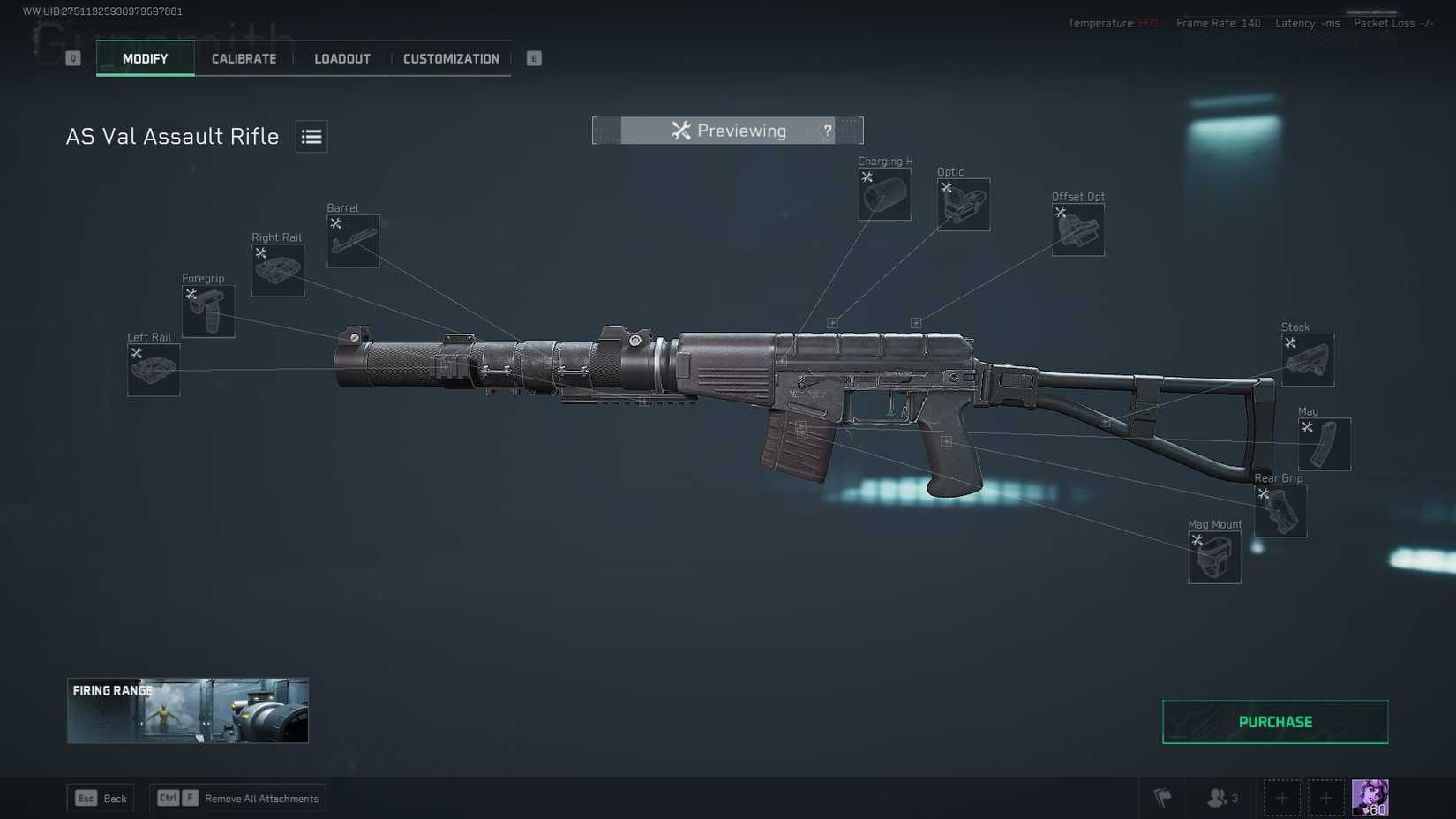Switch to the CALIBRATE tab
This screenshot has width=1456, height=819.
coord(243,58)
